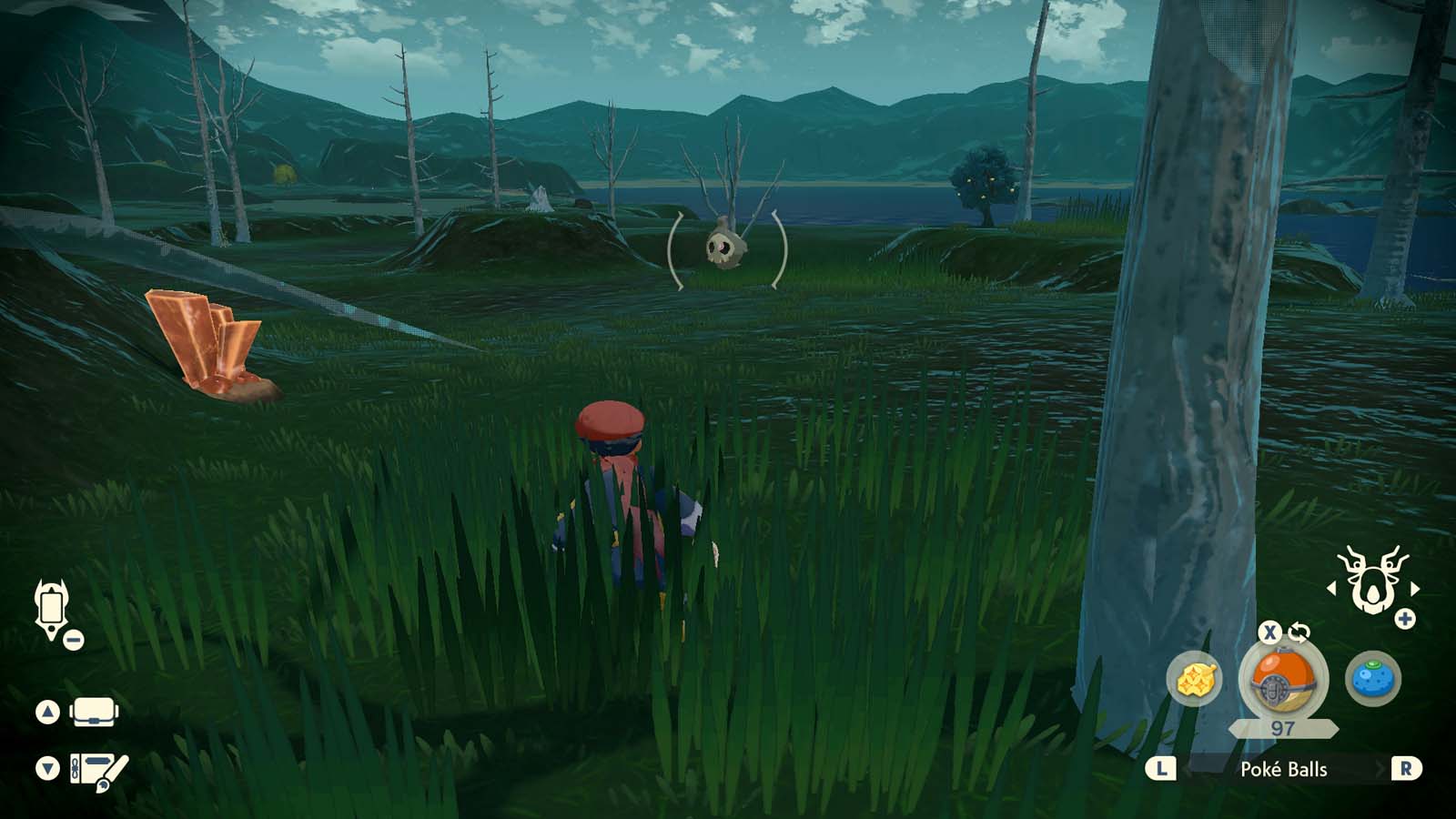The width and height of the screenshot is (1456, 819).
Task: Open the Arc Phone icon
Action: pos(52,605)
